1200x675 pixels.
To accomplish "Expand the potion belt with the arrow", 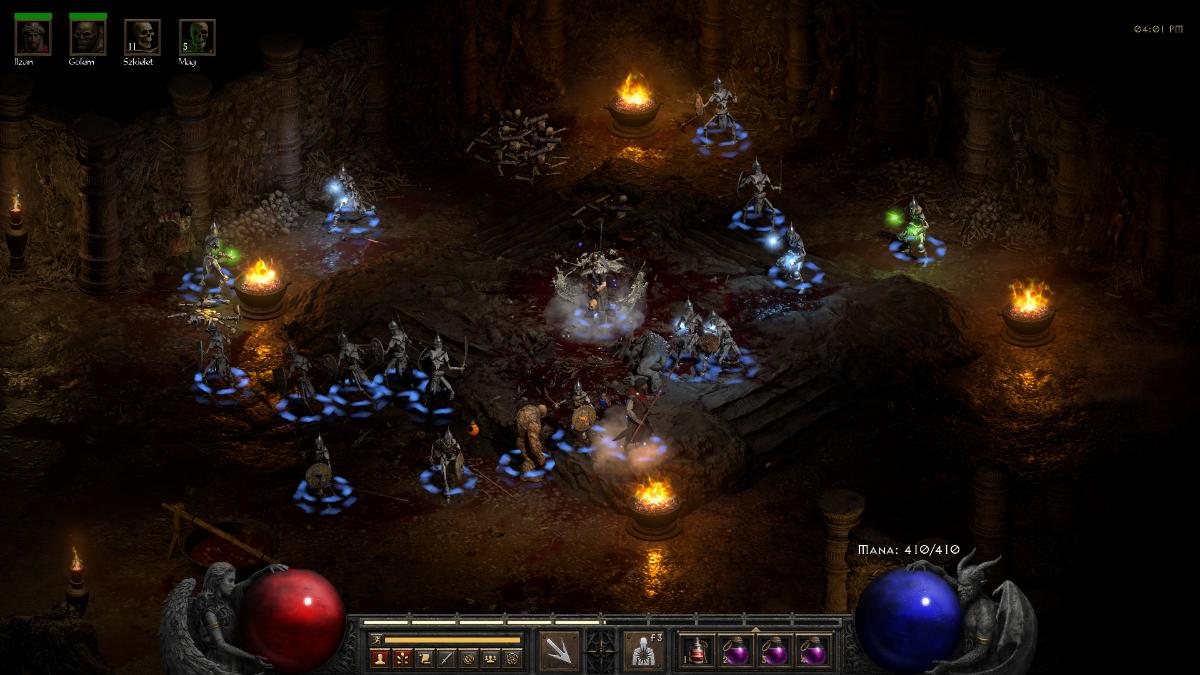I will tap(756, 629).
